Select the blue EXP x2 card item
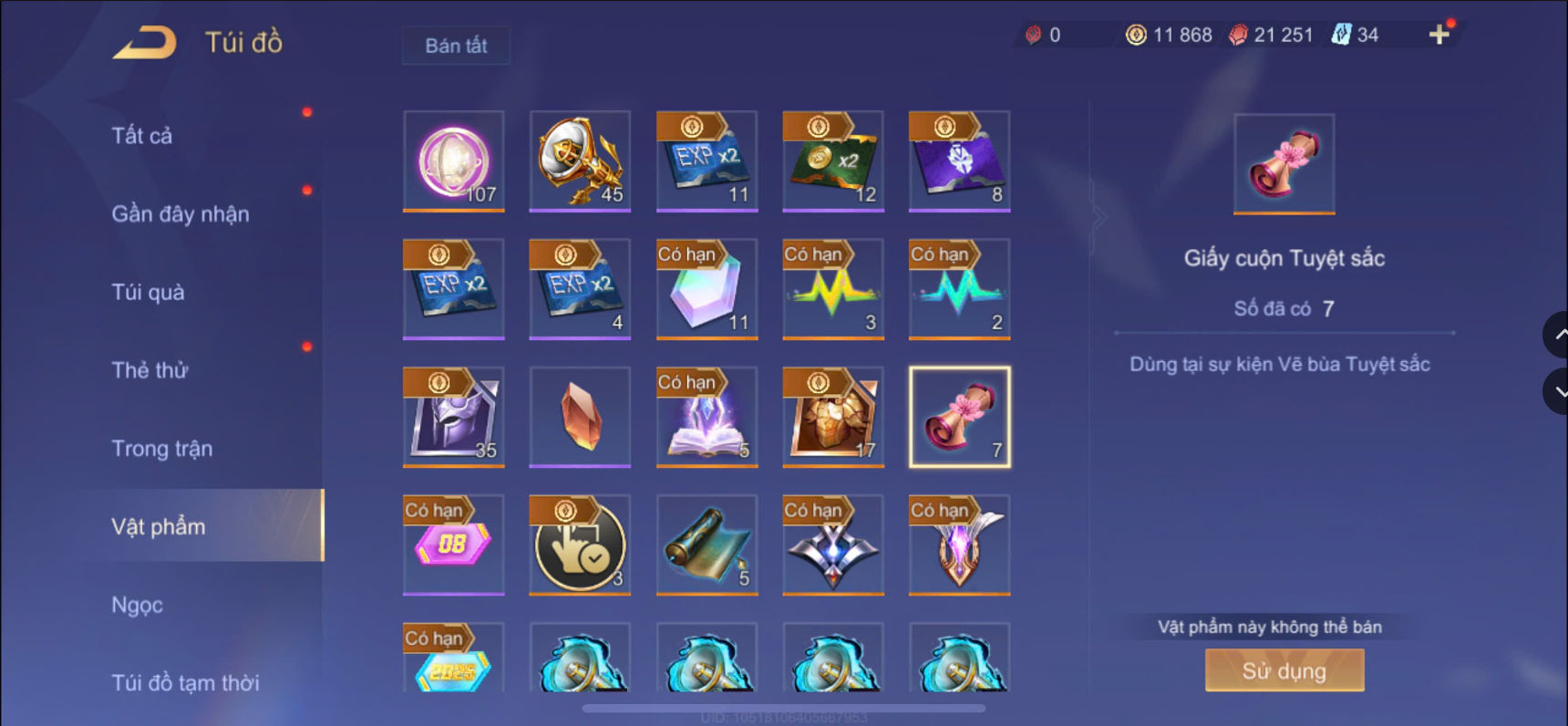1568x726 pixels. click(707, 161)
